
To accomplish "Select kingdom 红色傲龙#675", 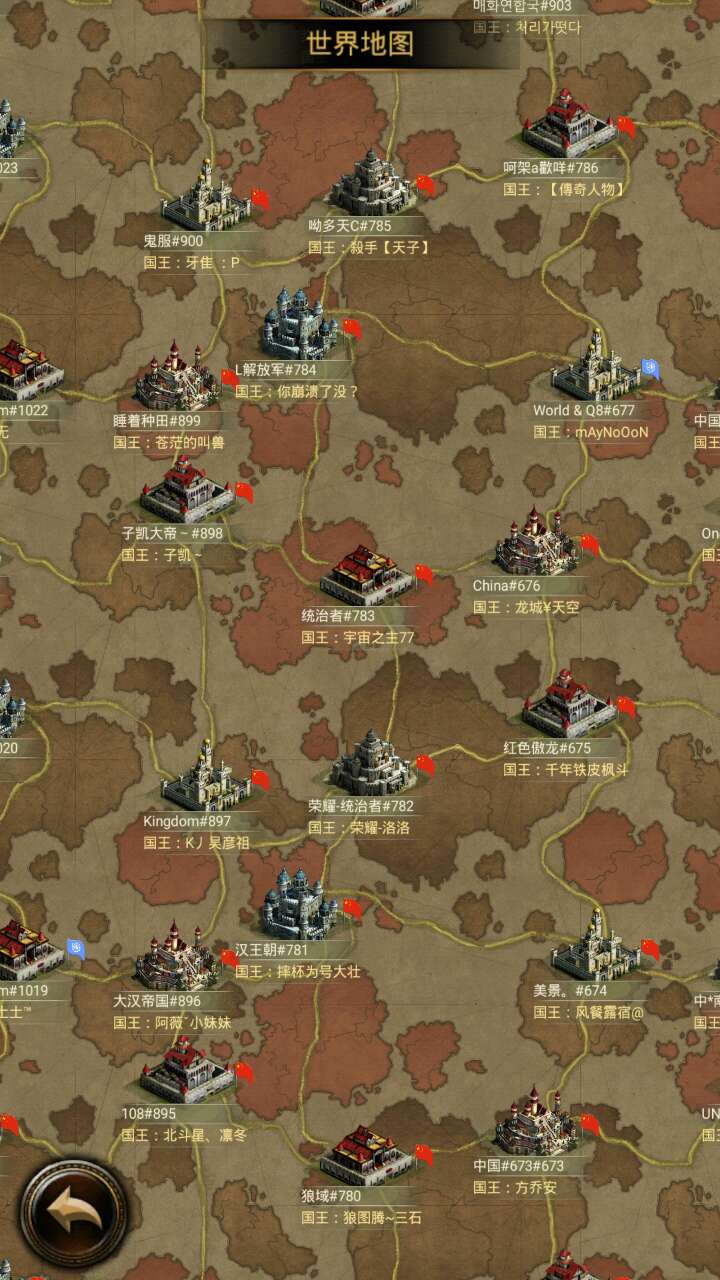I will click(x=568, y=704).
